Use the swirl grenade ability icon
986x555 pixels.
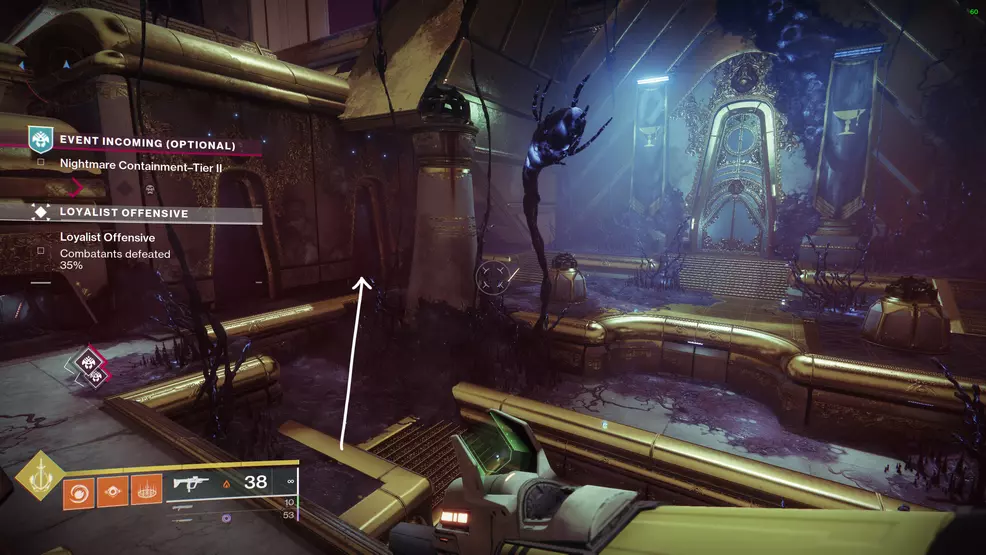(x=79, y=494)
